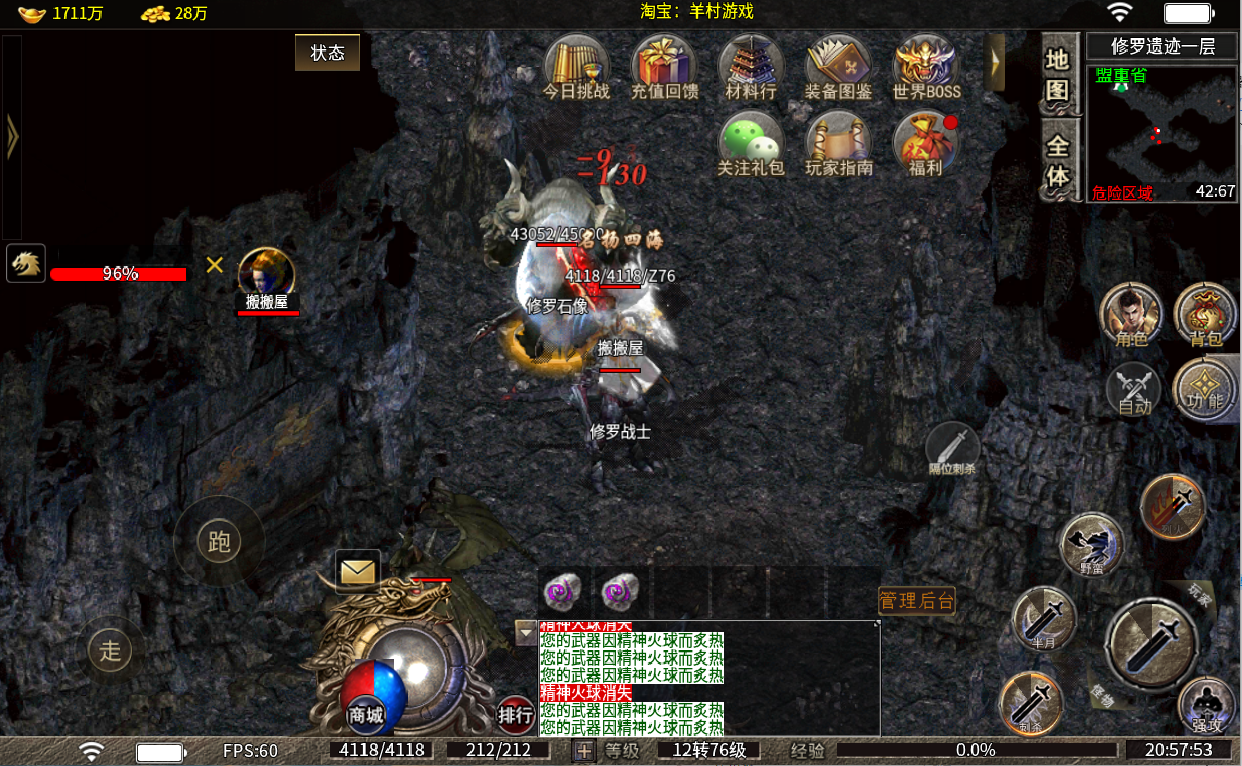Open the 玩家指南 player guide

(x=838, y=144)
